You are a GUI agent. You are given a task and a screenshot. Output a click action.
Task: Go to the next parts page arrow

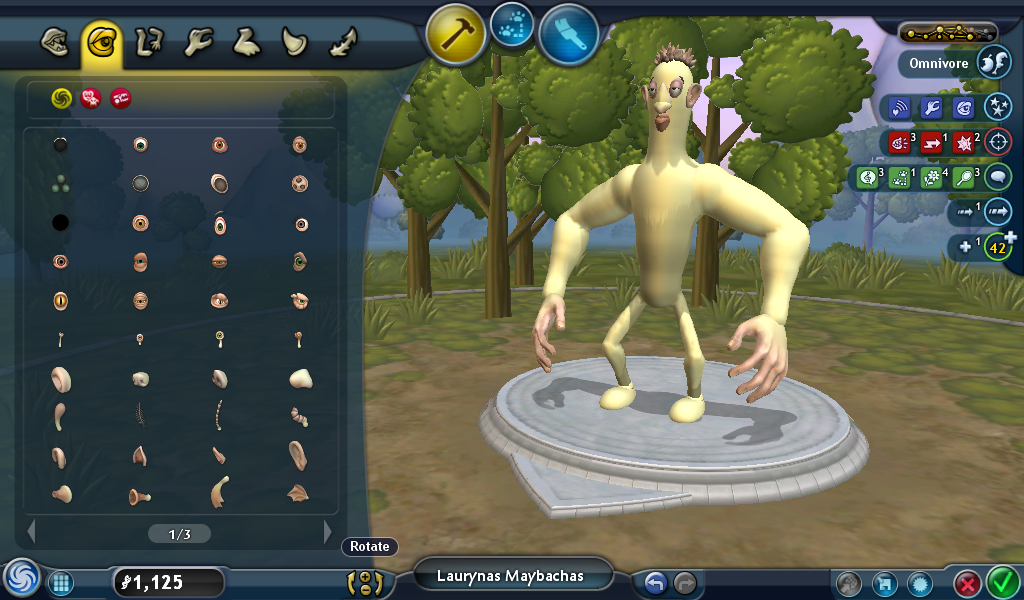point(327,532)
